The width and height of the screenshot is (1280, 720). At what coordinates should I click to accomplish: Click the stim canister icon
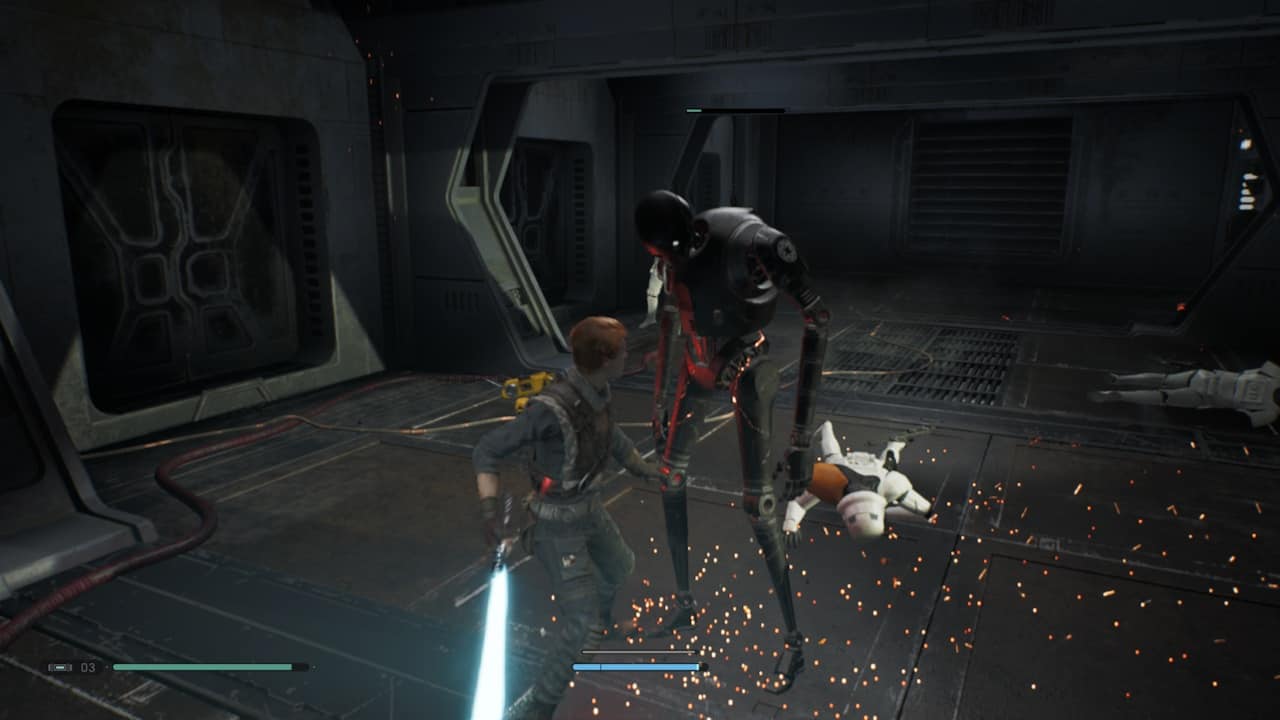(60, 667)
